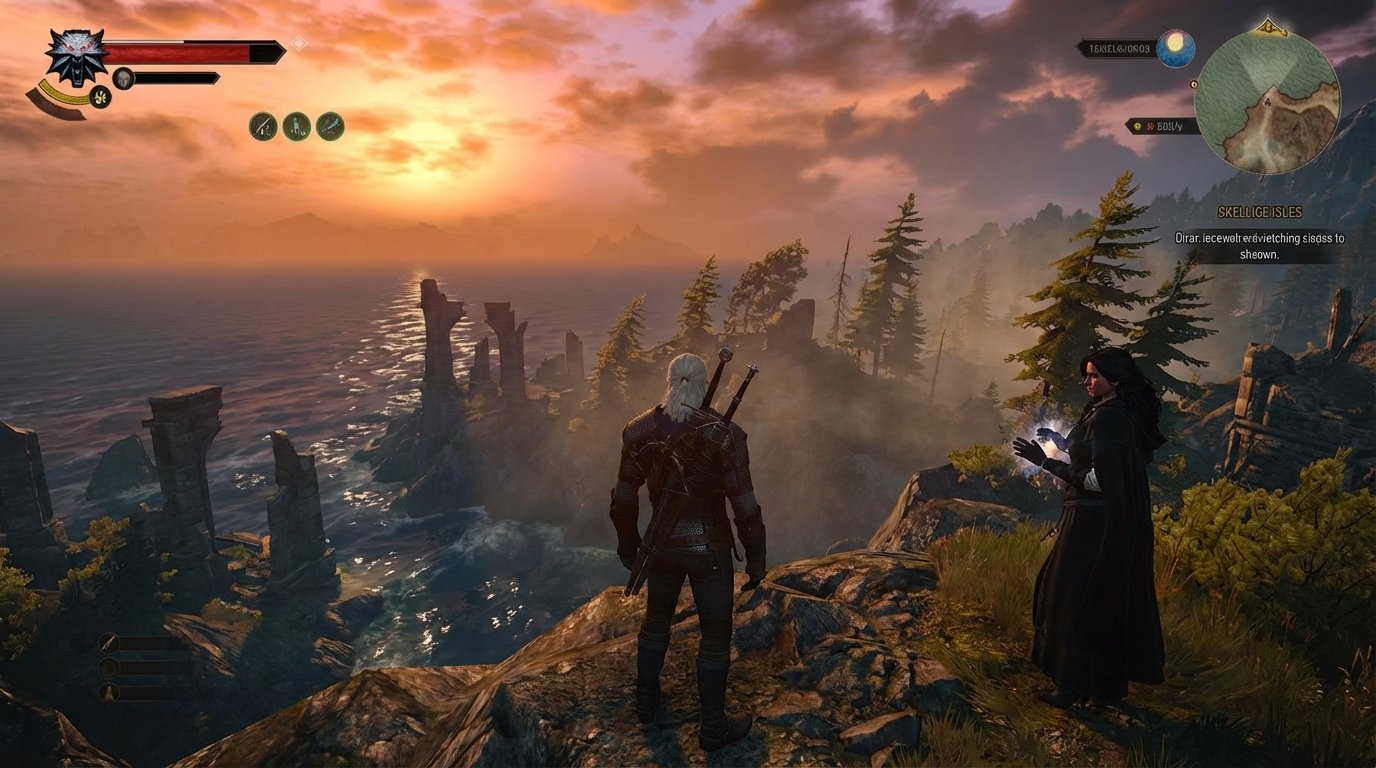
Task: Select the wolf medallion emblem
Action: click(76, 56)
